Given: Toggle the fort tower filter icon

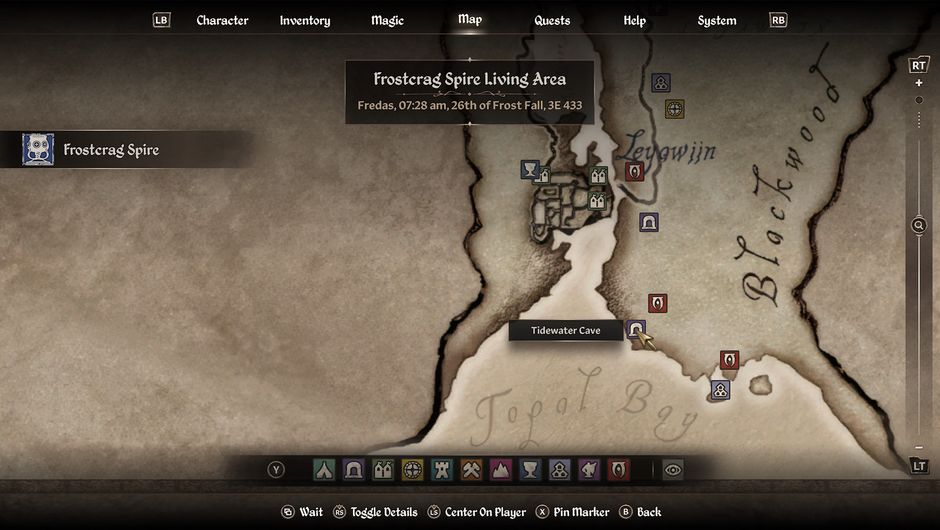Looking at the screenshot, I should click(441, 469).
